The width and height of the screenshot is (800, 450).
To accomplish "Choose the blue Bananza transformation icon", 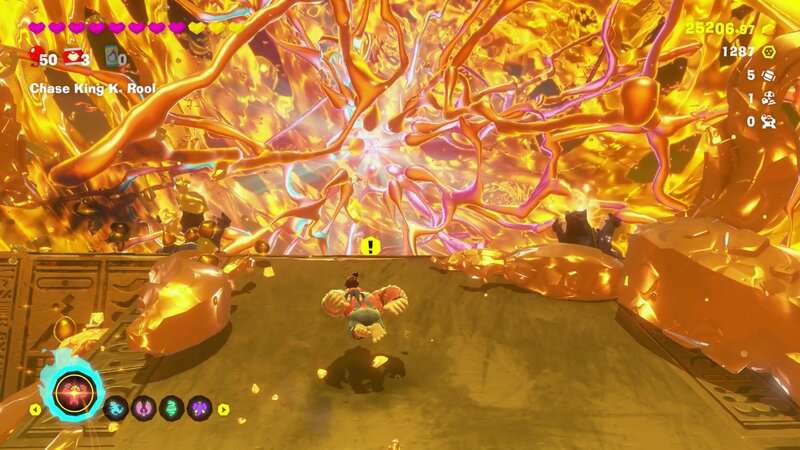I will coord(114,408).
